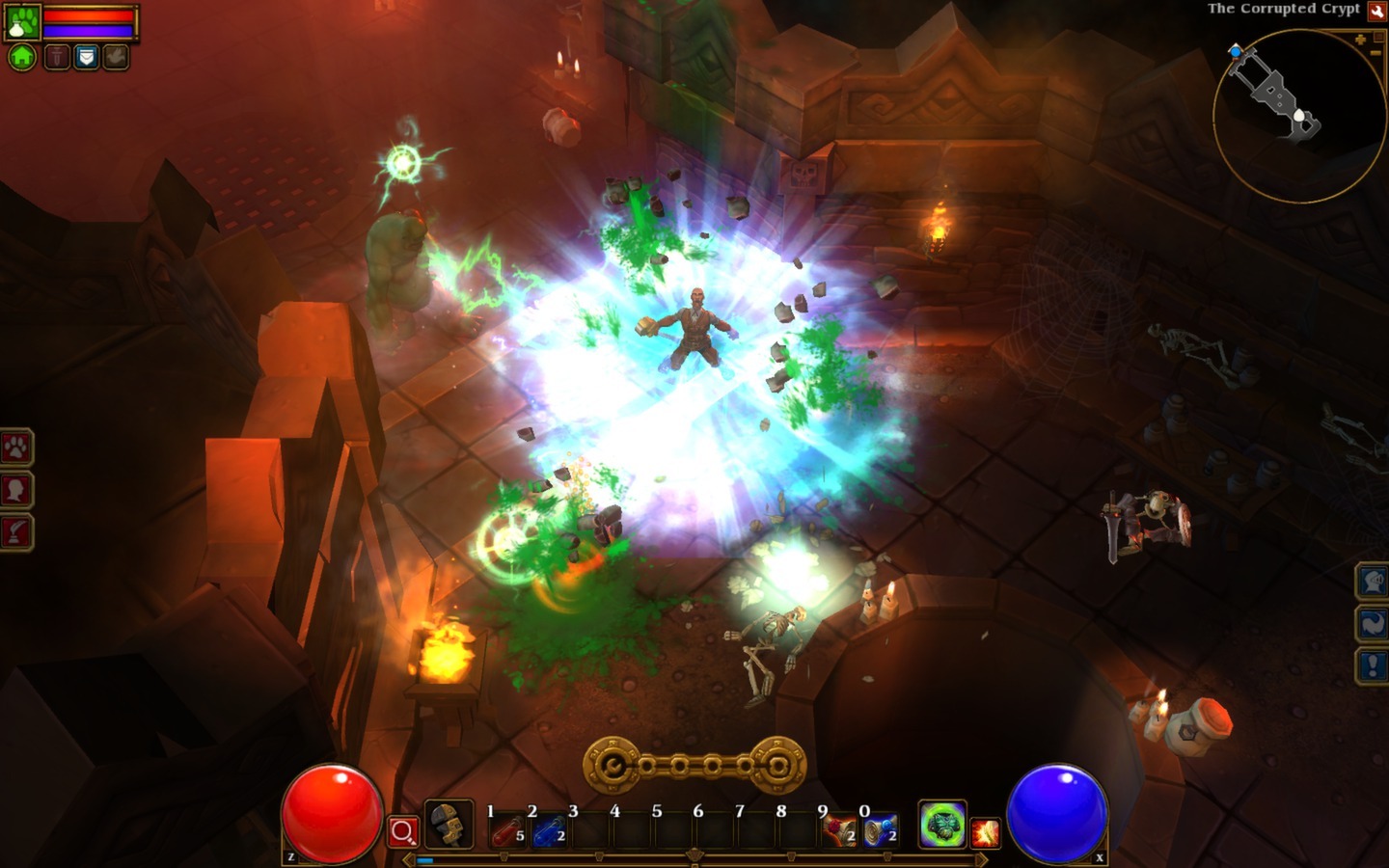
Task: Select the character portrait on left sidebar
Action: (15, 489)
